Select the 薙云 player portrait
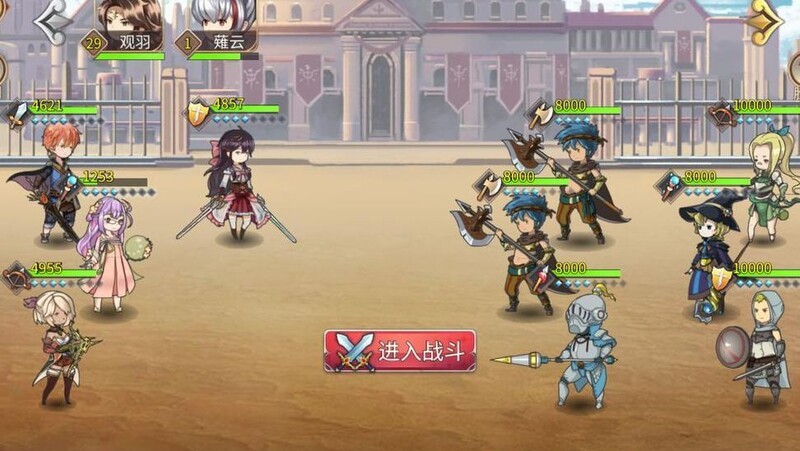Image resolution: width=800 pixels, height=451 pixels. 222,18
